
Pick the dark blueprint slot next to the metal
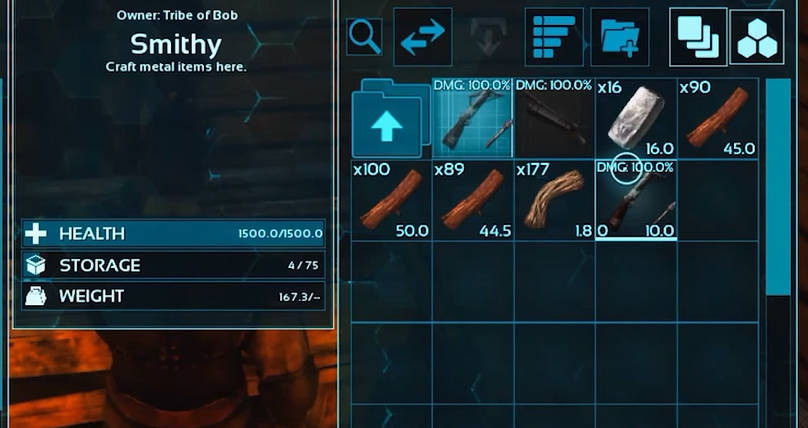coord(554,118)
